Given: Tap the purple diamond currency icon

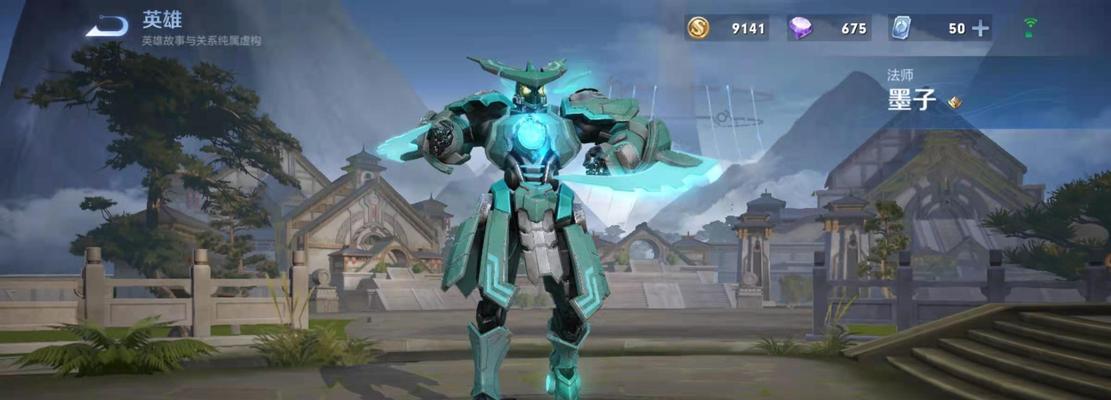Looking at the screenshot, I should pos(800,28).
